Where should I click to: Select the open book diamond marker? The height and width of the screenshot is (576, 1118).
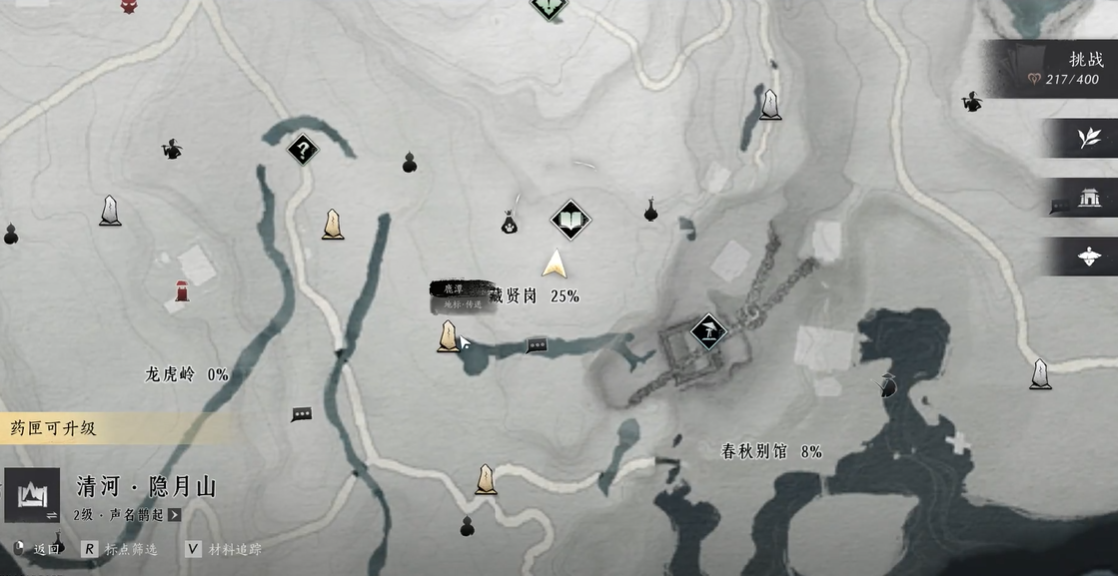click(x=569, y=220)
